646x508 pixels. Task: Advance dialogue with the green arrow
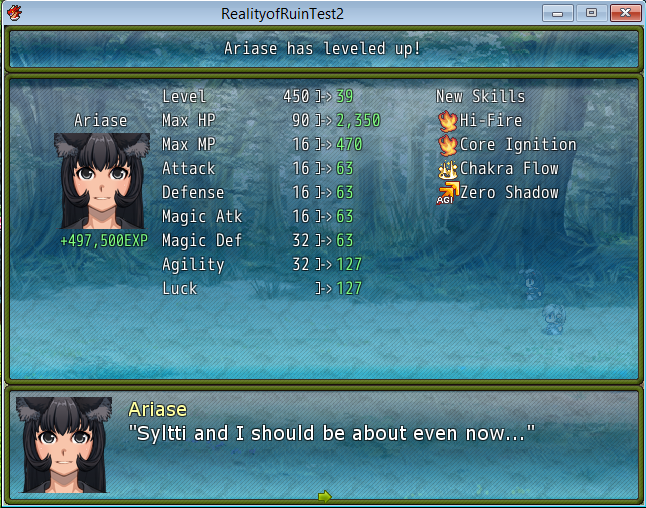pyautogui.click(x=324, y=495)
